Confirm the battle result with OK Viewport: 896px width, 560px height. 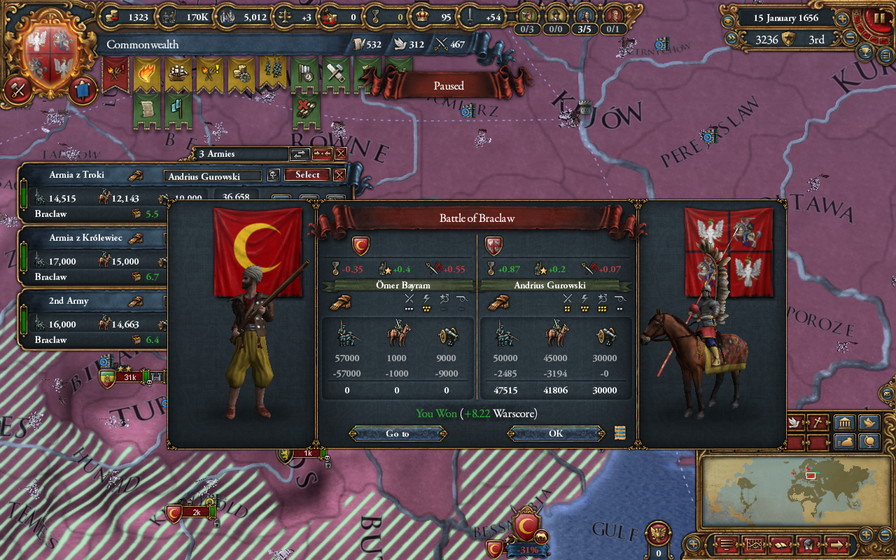555,433
